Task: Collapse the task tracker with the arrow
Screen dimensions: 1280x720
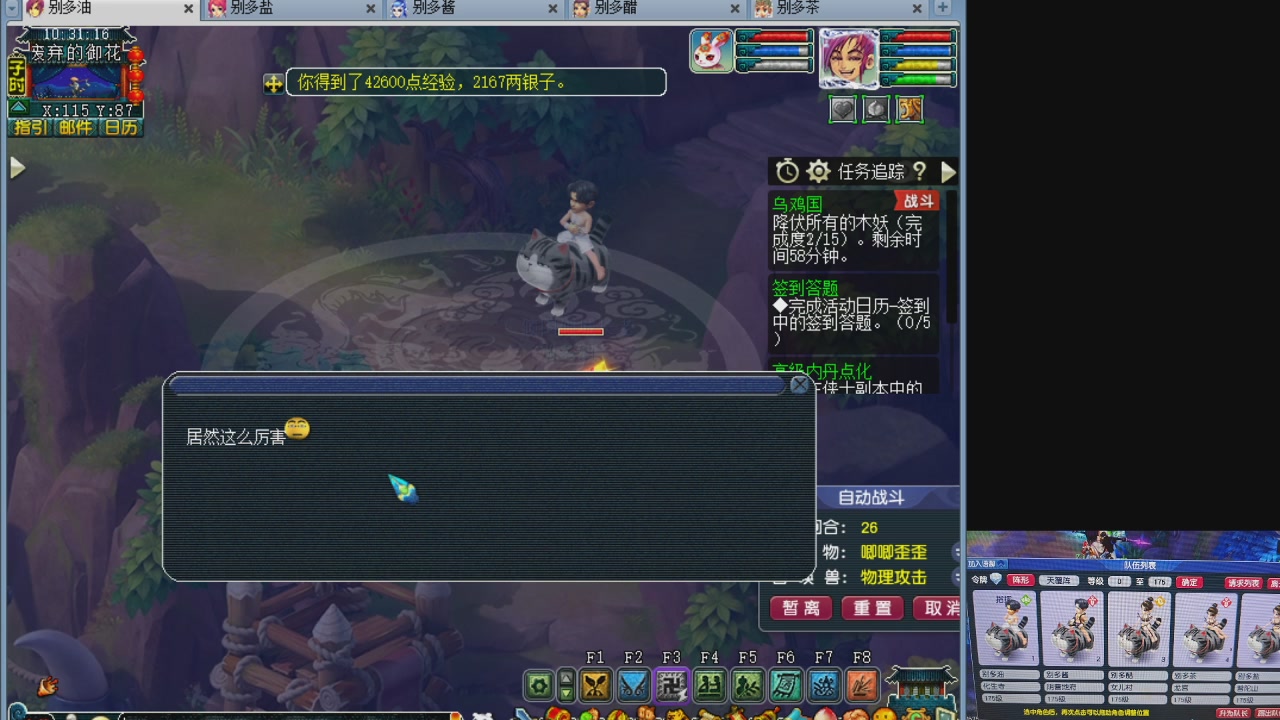Action: [949, 172]
